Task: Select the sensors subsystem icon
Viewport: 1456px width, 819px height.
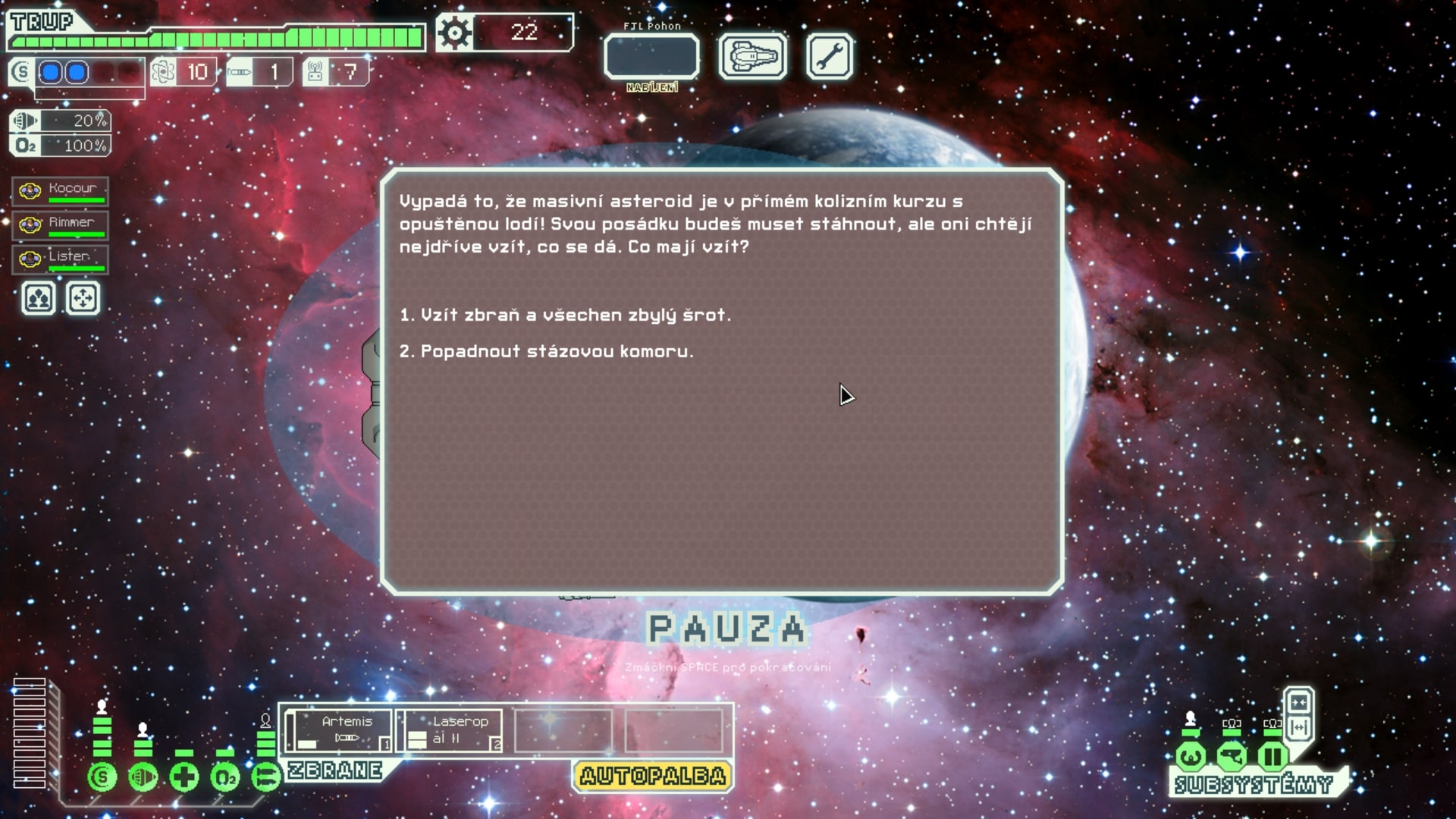Action: tap(1232, 755)
